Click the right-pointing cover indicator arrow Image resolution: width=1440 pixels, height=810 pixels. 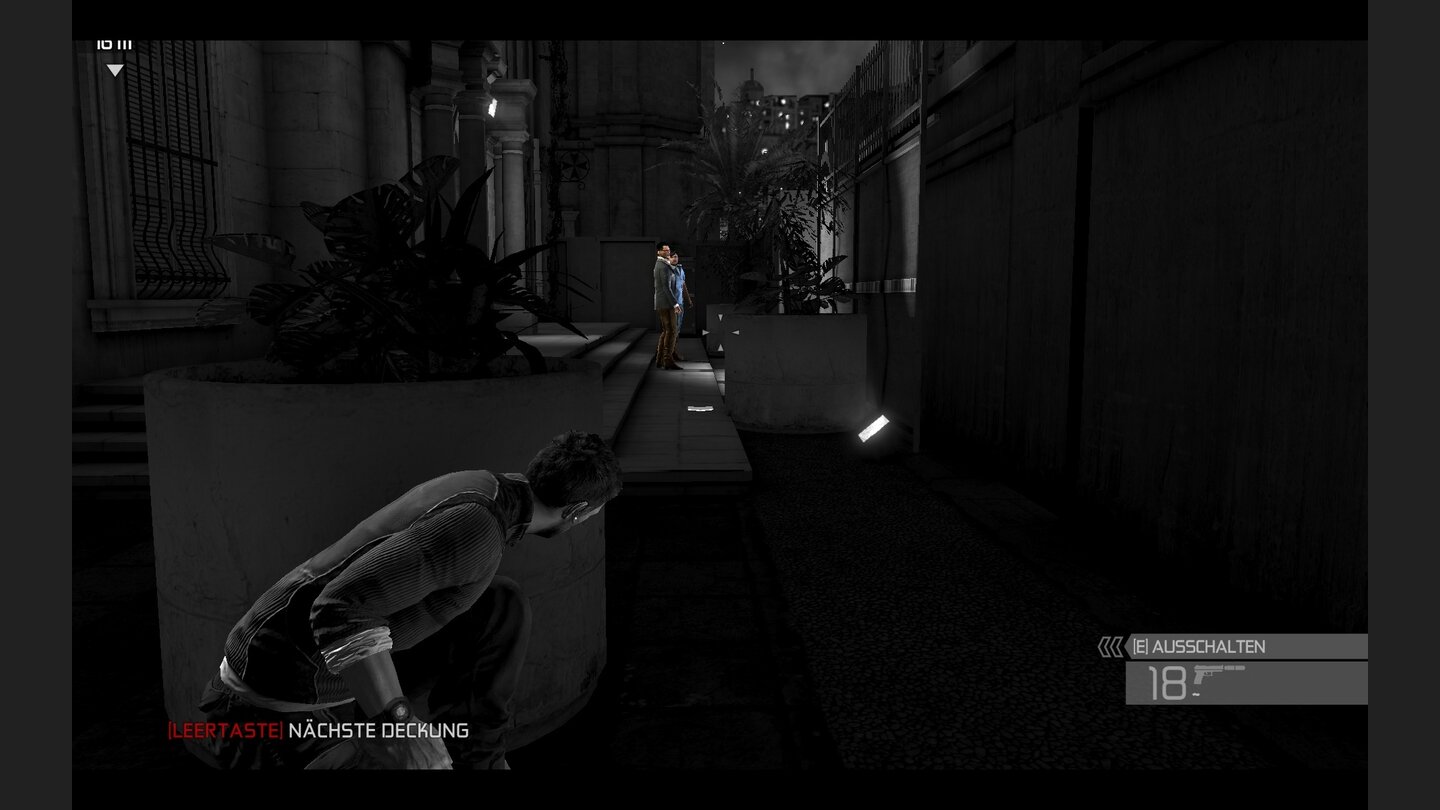[x=706, y=332]
